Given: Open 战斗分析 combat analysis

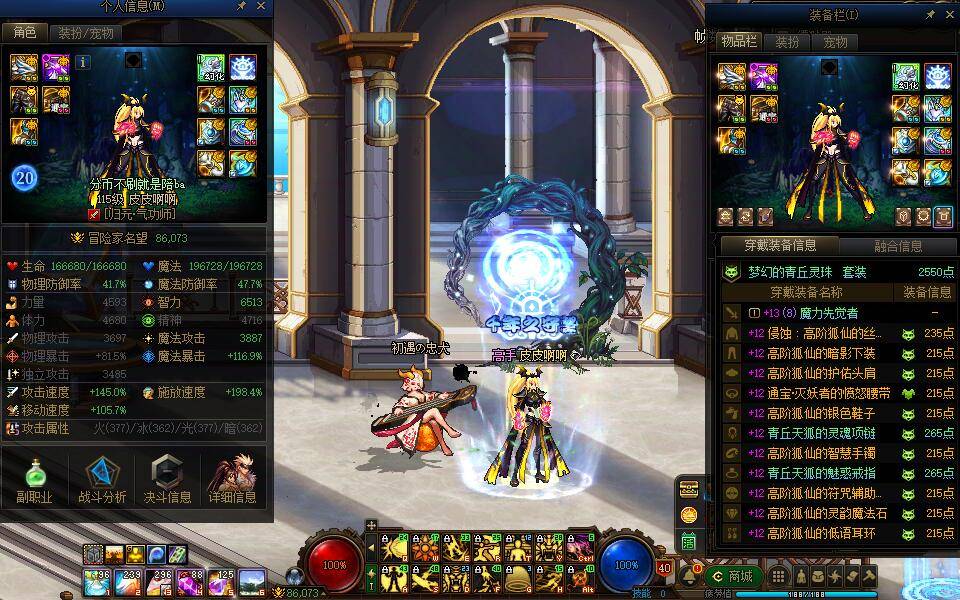Looking at the screenshot, I should [102, 480].
